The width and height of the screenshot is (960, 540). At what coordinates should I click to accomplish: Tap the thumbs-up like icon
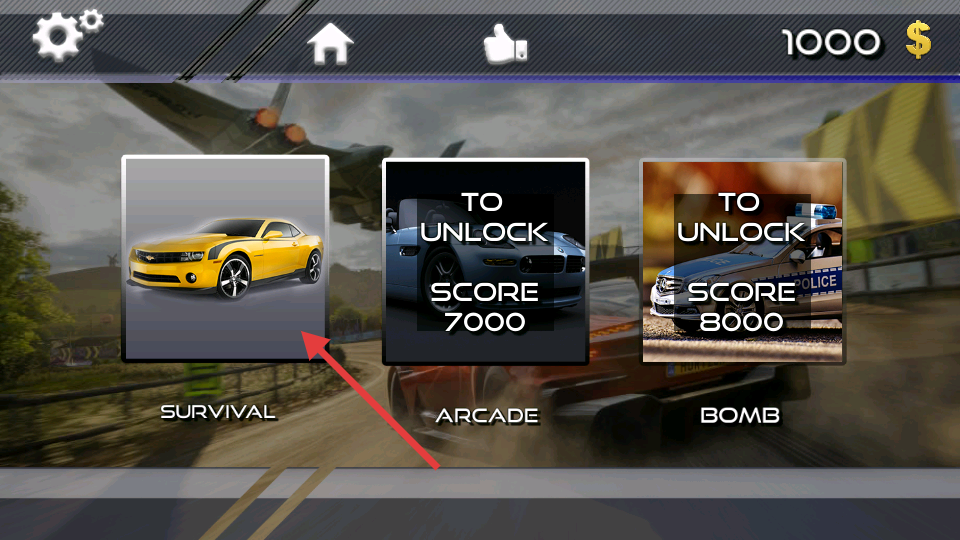pos(505,43)
